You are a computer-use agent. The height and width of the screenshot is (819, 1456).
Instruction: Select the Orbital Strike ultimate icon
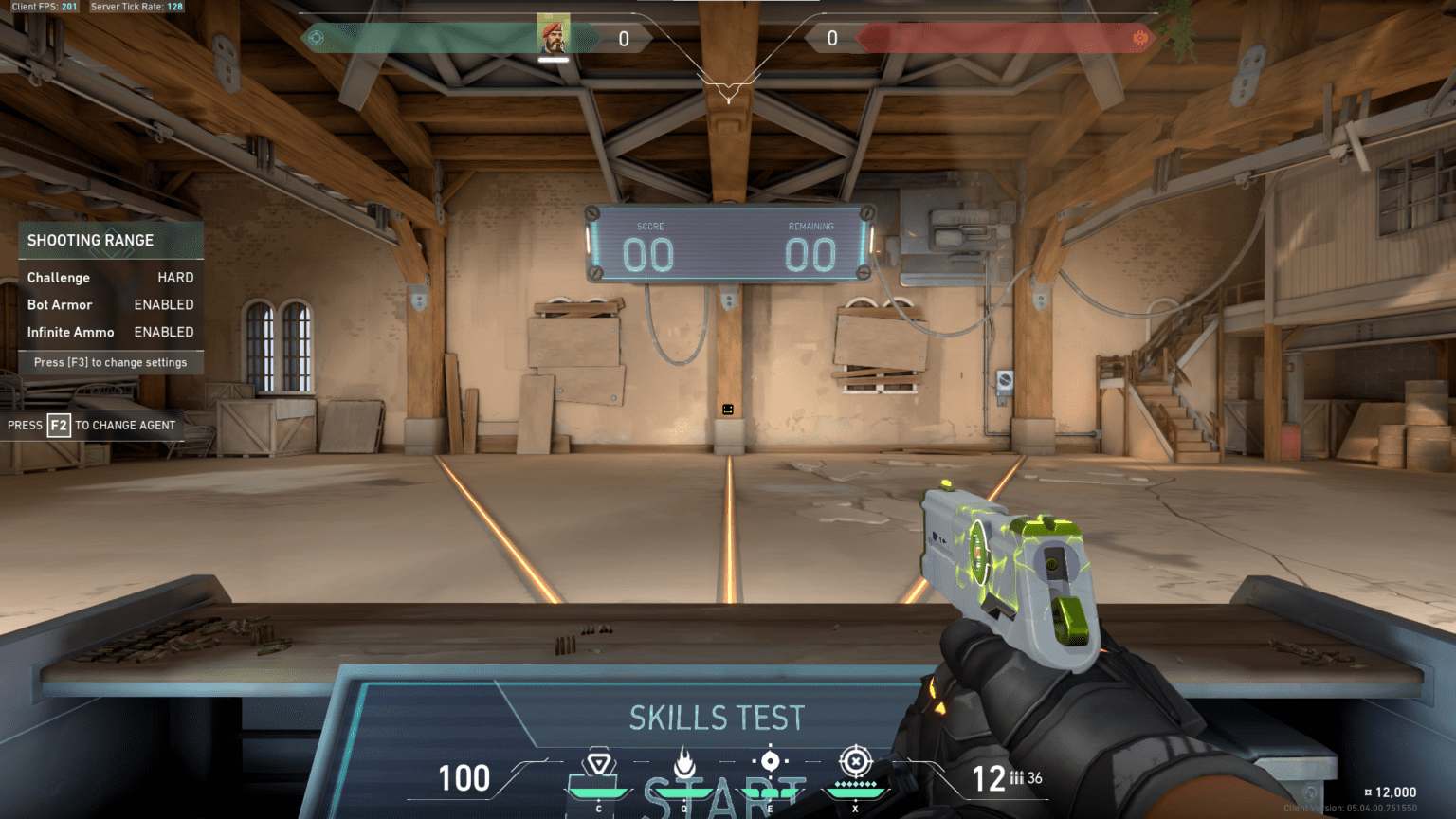coord(856,761)
